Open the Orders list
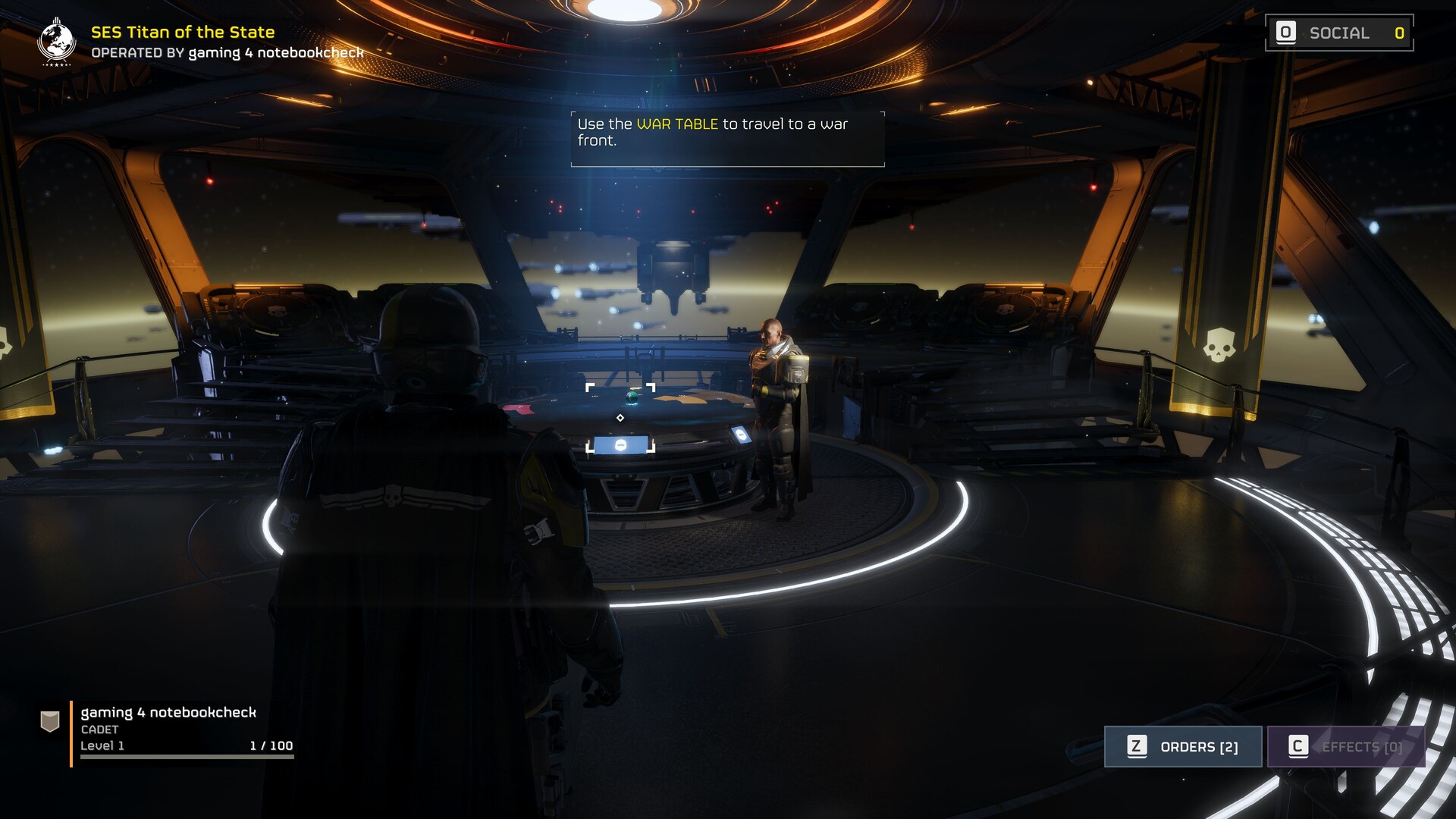 point(1183,747)
